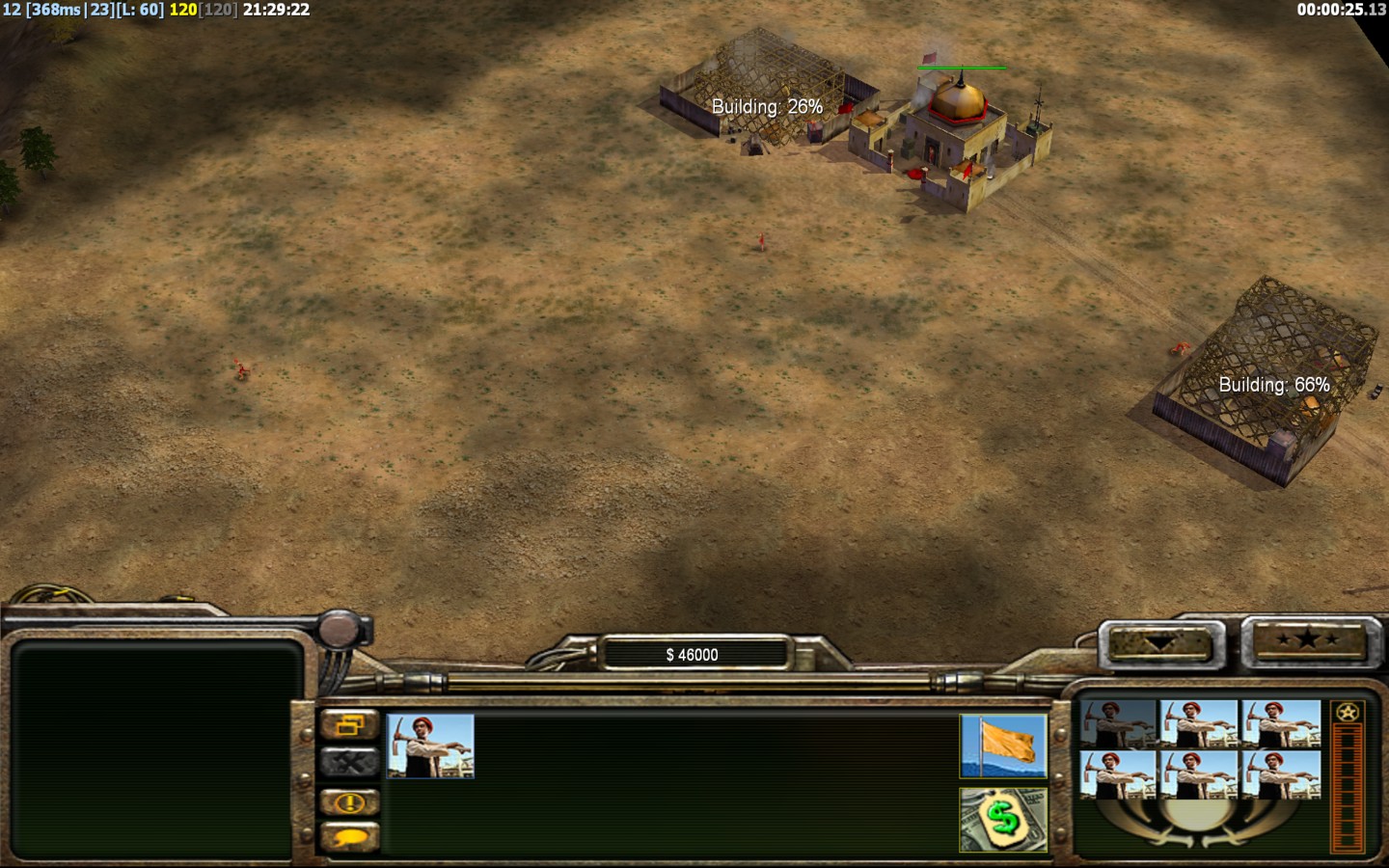Image resolution: width=1389 pixels, height=868 pixels.
Task: Set rally point with the orange flag
Action: coord(1003,746)
